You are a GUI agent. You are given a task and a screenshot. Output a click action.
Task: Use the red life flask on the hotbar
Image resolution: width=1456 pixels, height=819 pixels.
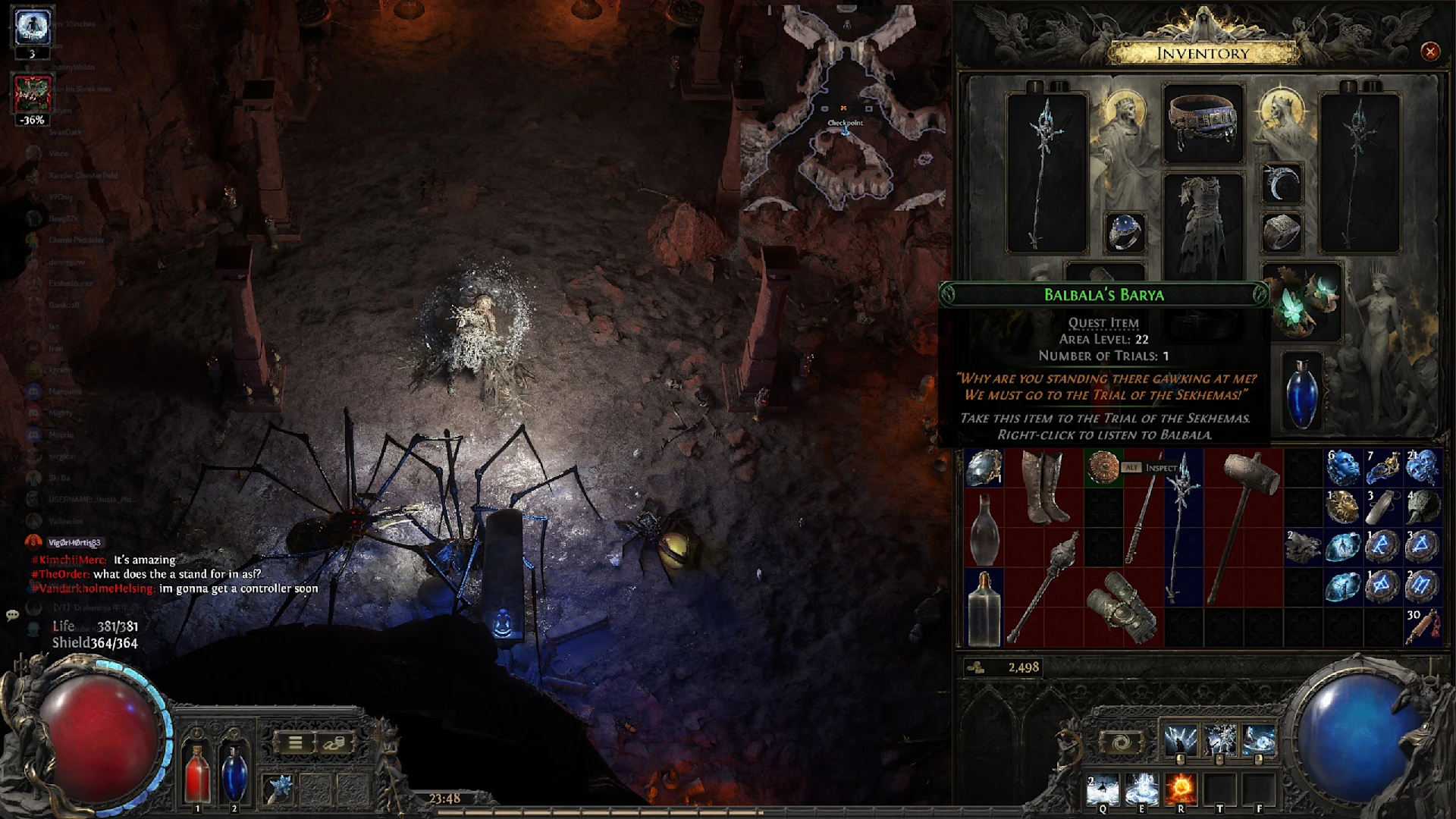tap(197, 772)
